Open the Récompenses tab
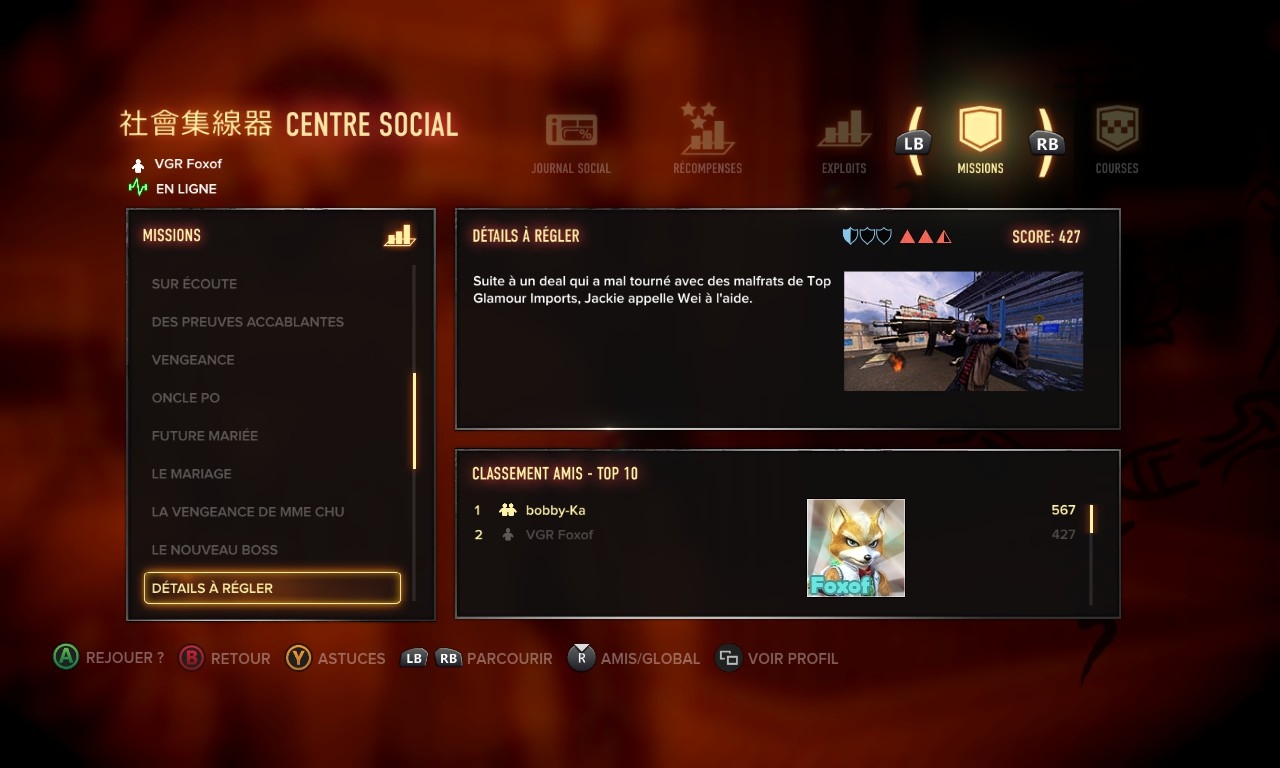 click(x=707, y=141)
